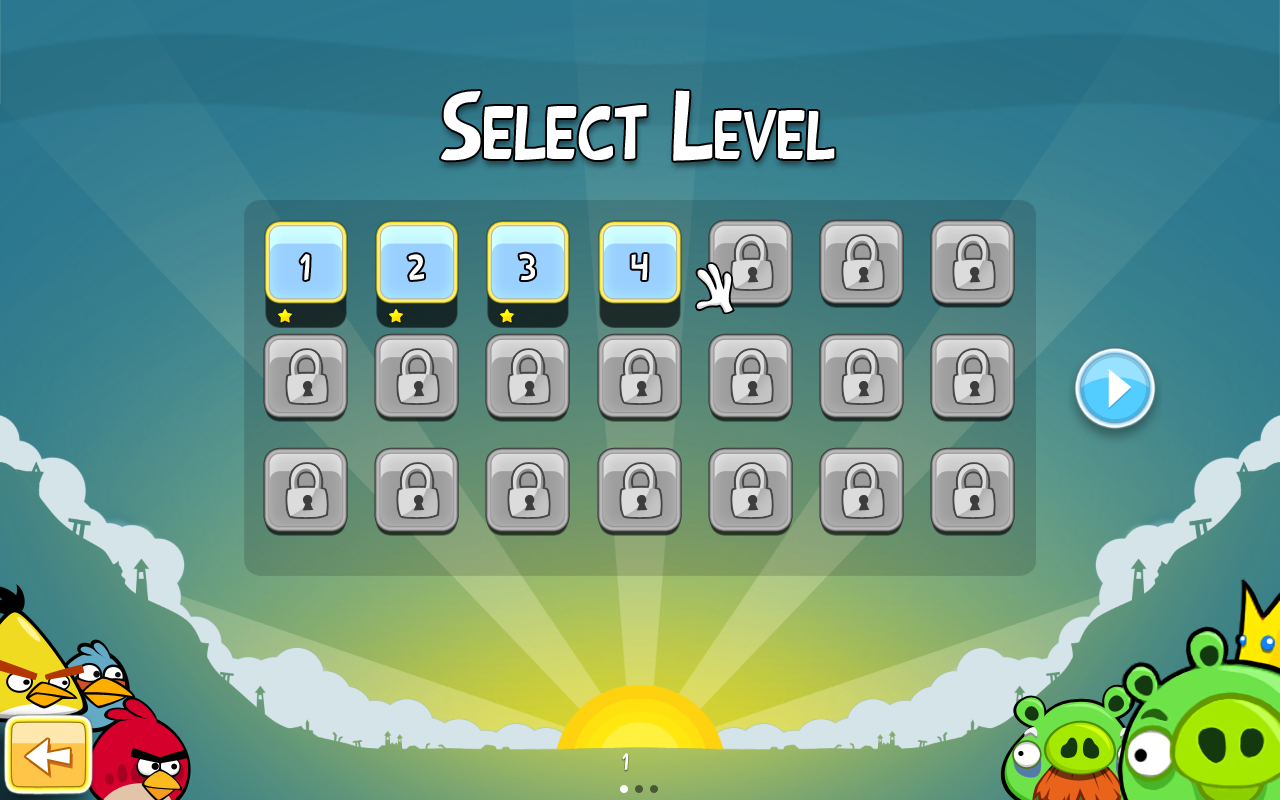The width and height of the screenshot is (1280, 800).
Task: Select level 1 tile
Action: pos(306,263)
